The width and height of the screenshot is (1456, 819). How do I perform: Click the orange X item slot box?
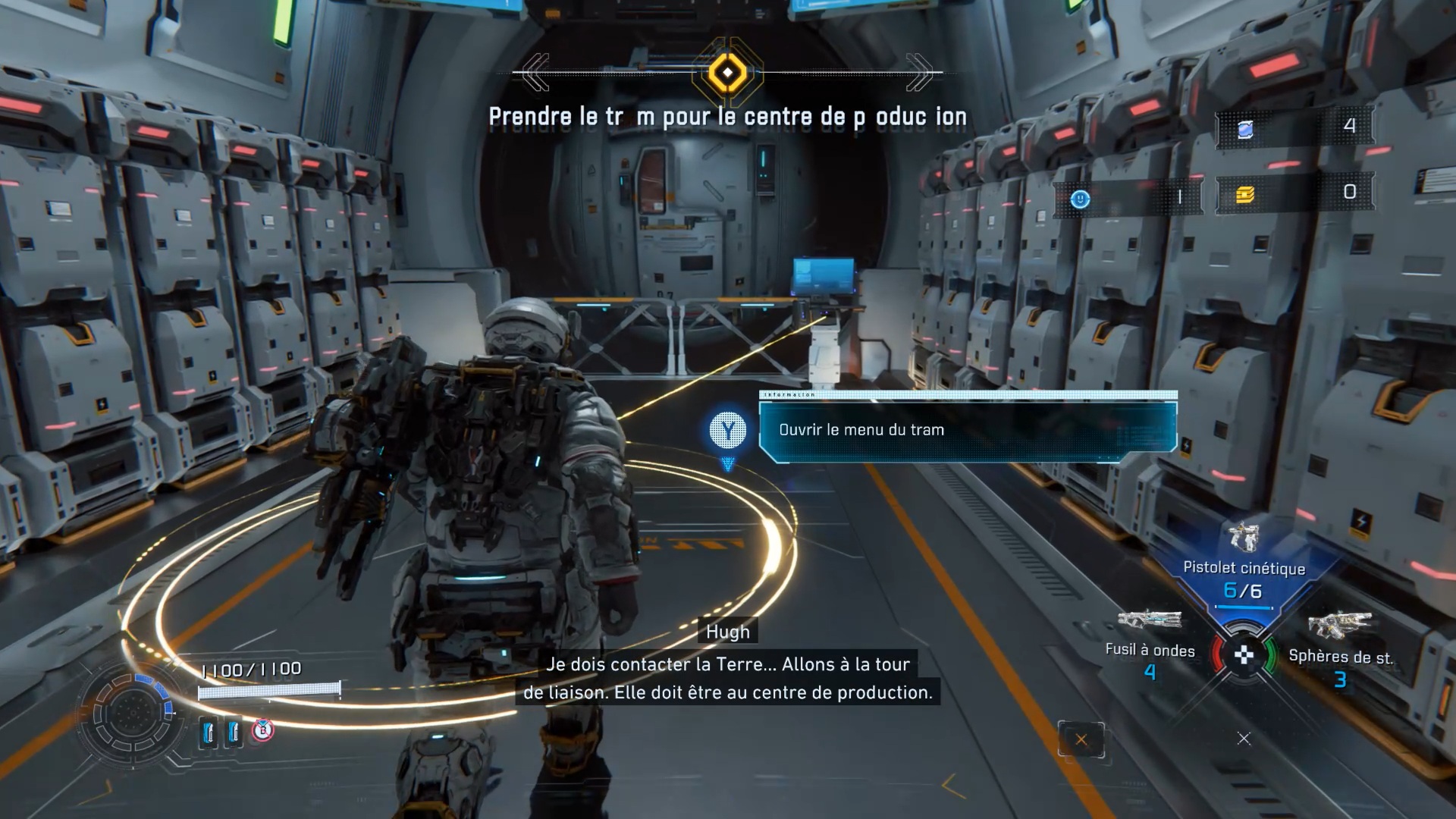(1081, 739)
